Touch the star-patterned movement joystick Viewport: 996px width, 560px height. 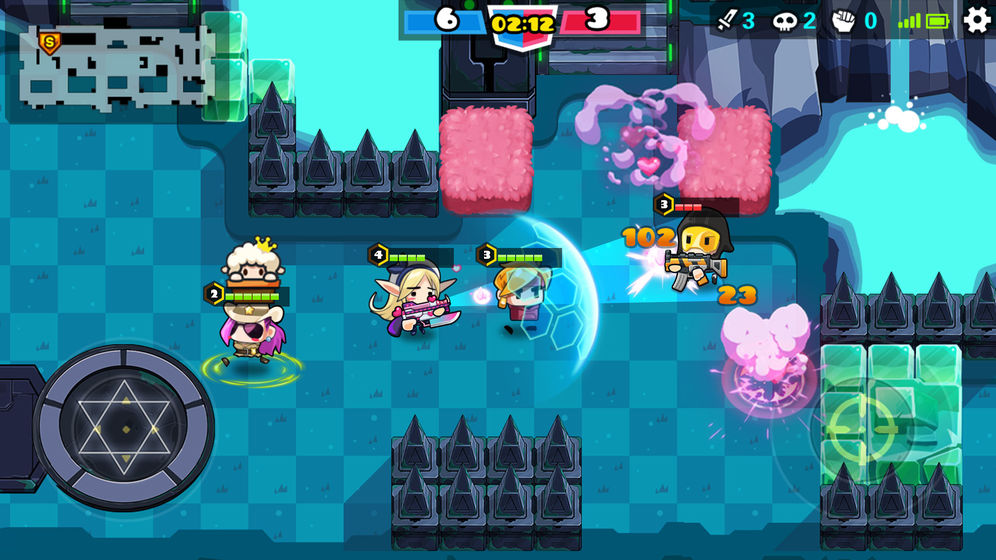[x=124, y=428]
